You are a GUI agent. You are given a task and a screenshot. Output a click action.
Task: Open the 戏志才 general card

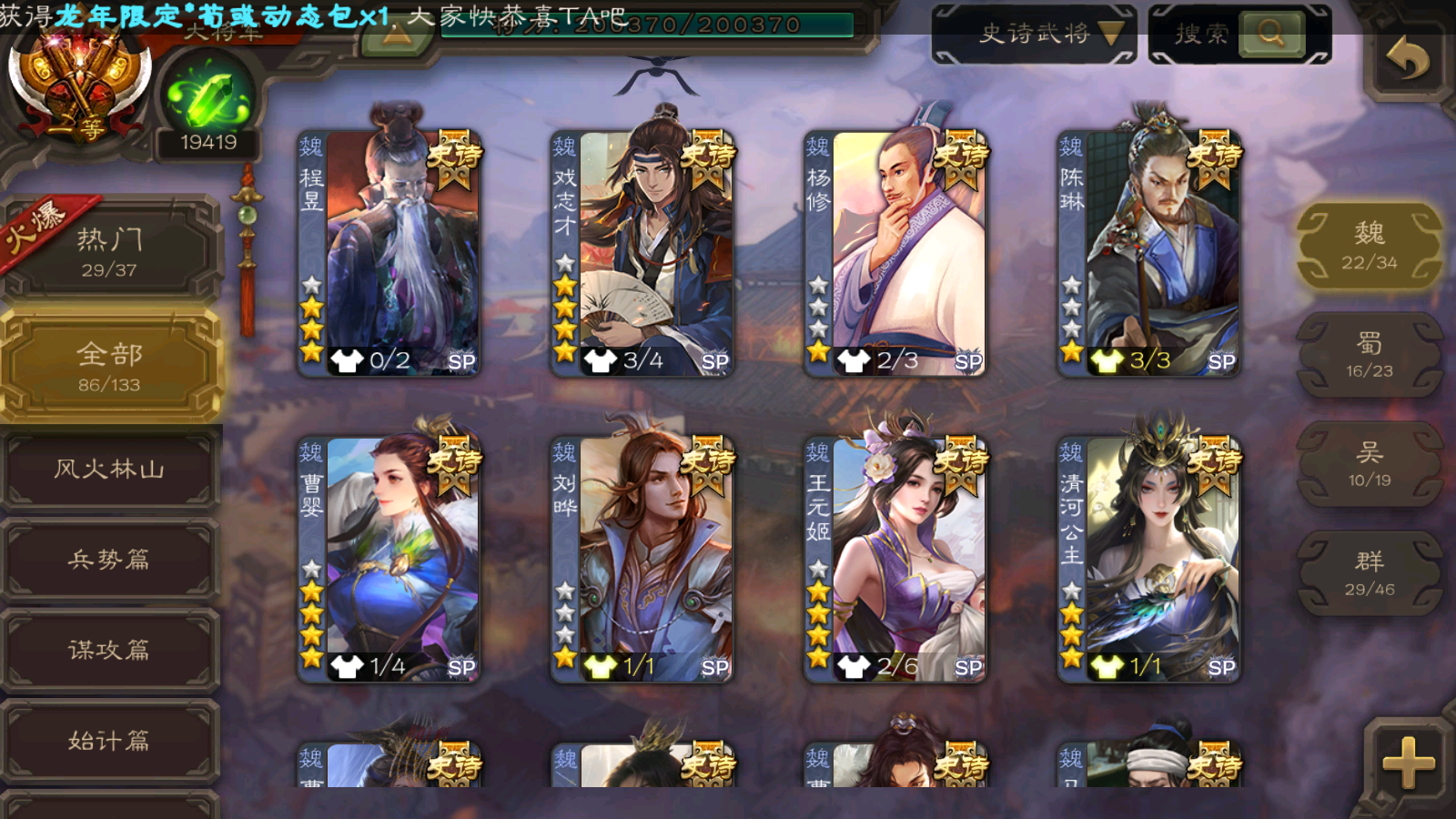tap(642, 253)
